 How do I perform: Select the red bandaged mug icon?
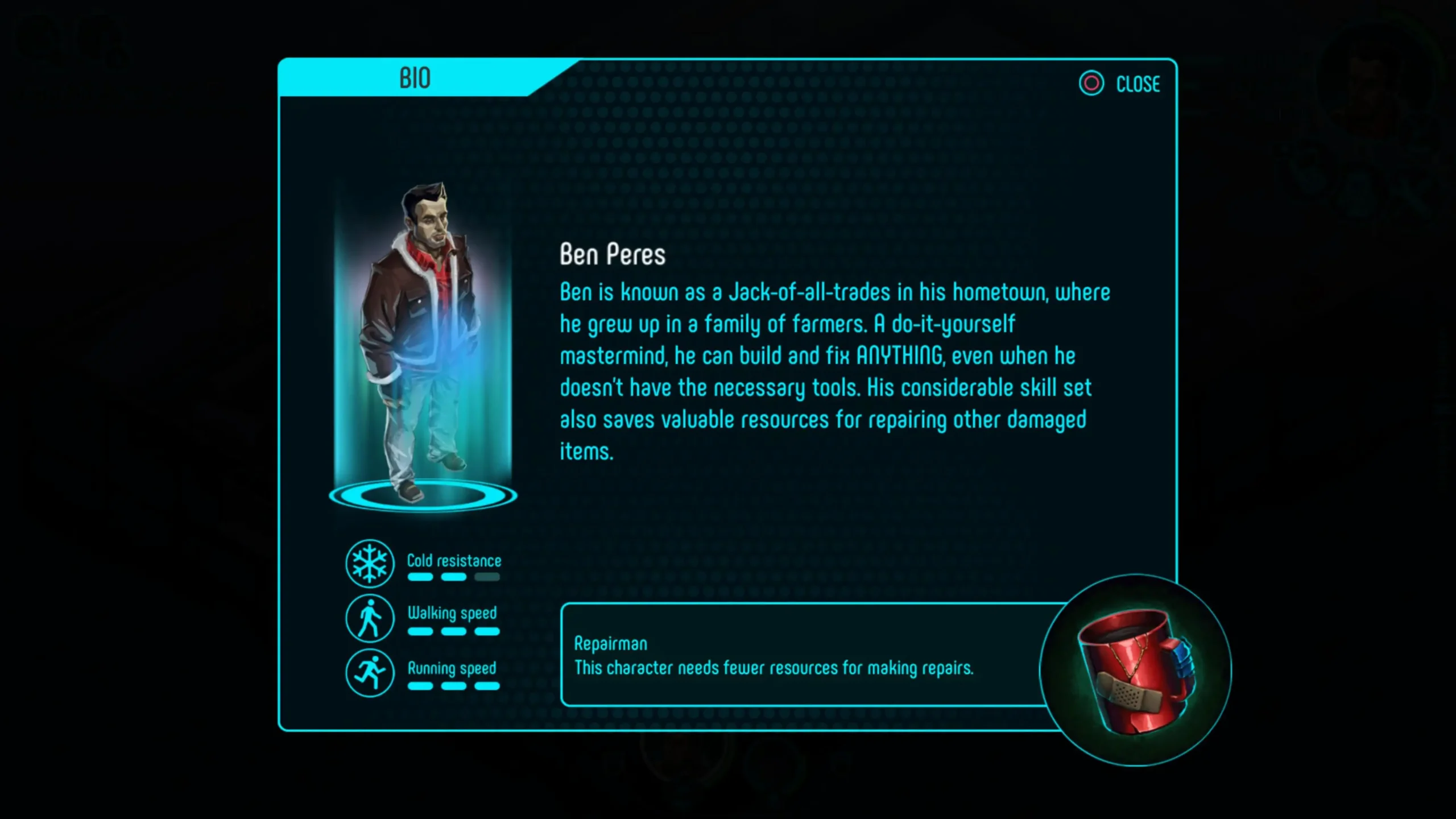coord(1135,671)
